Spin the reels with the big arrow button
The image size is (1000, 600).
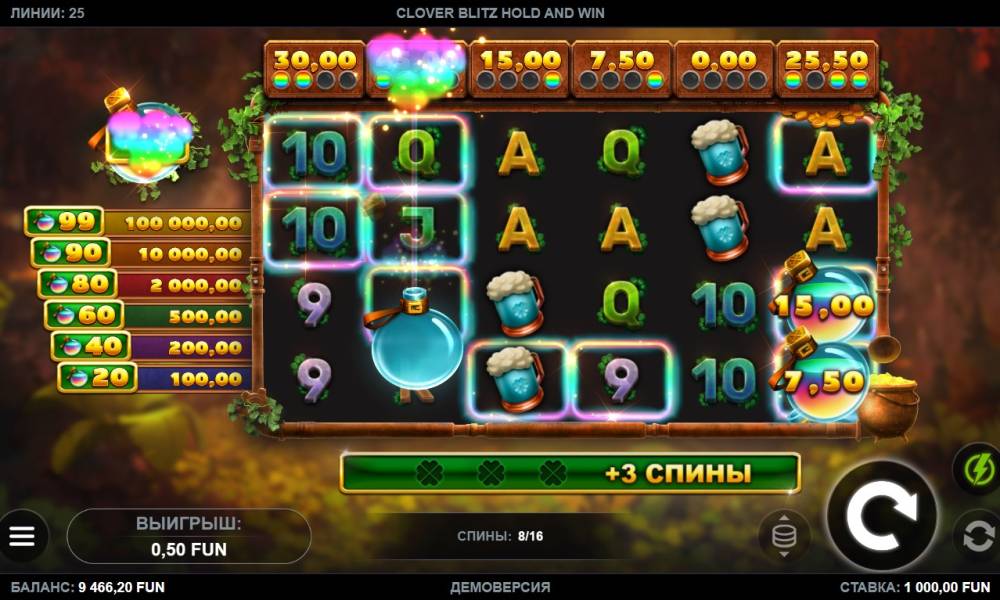click(882, 516)
